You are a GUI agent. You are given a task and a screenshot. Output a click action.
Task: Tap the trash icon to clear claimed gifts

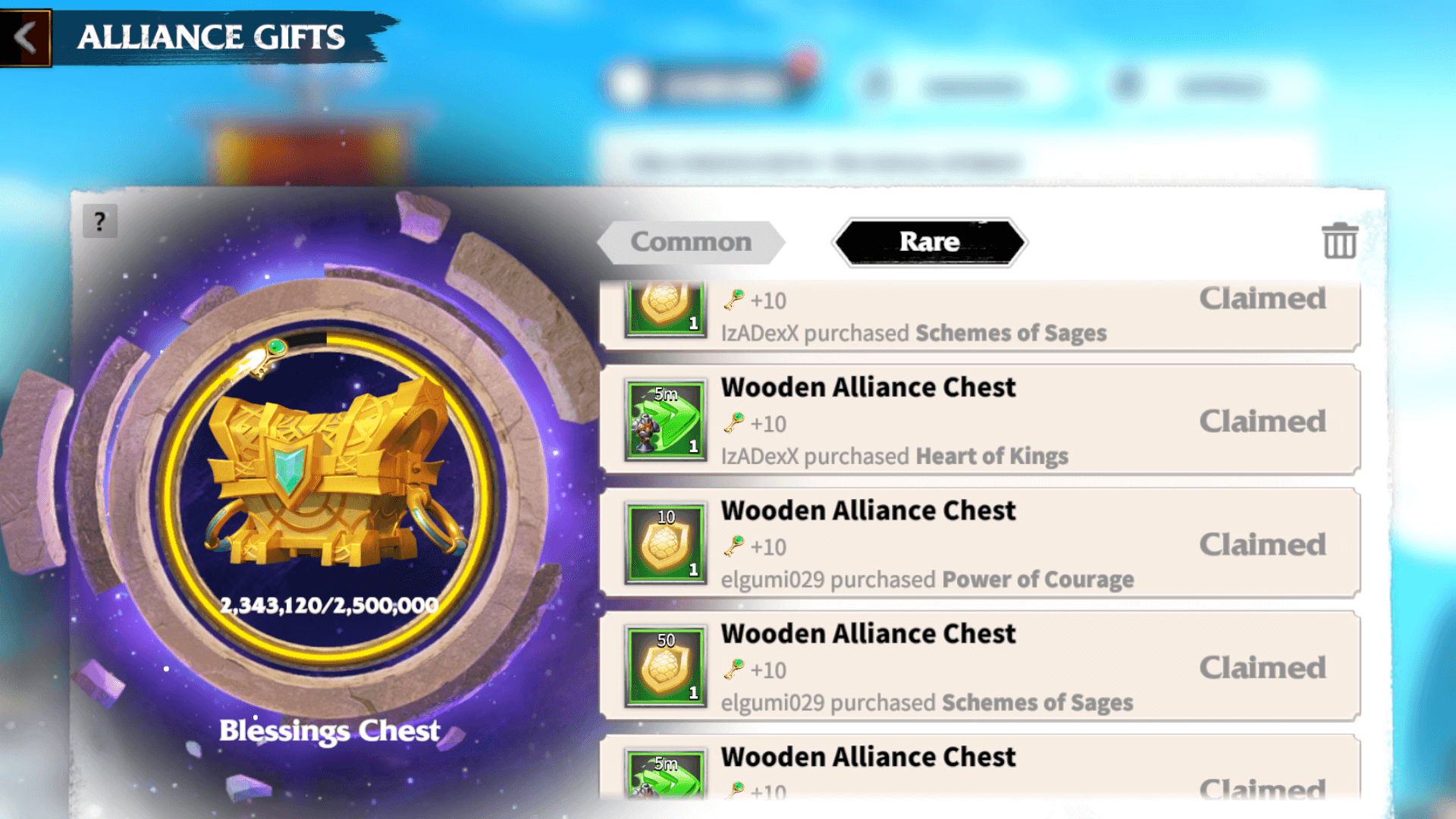click(x=1339, y=242)
